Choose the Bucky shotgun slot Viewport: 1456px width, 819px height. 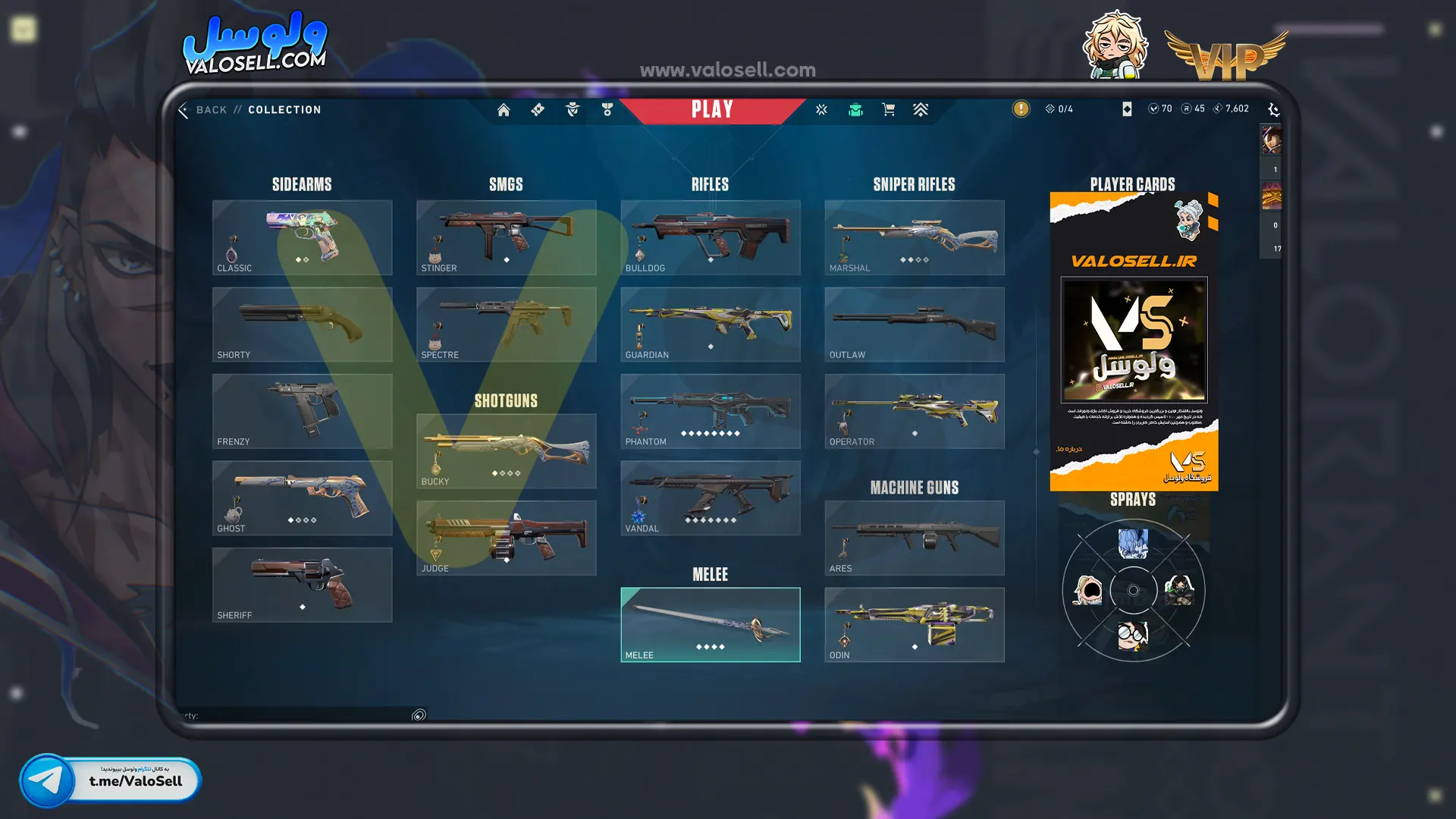(506, 451)
